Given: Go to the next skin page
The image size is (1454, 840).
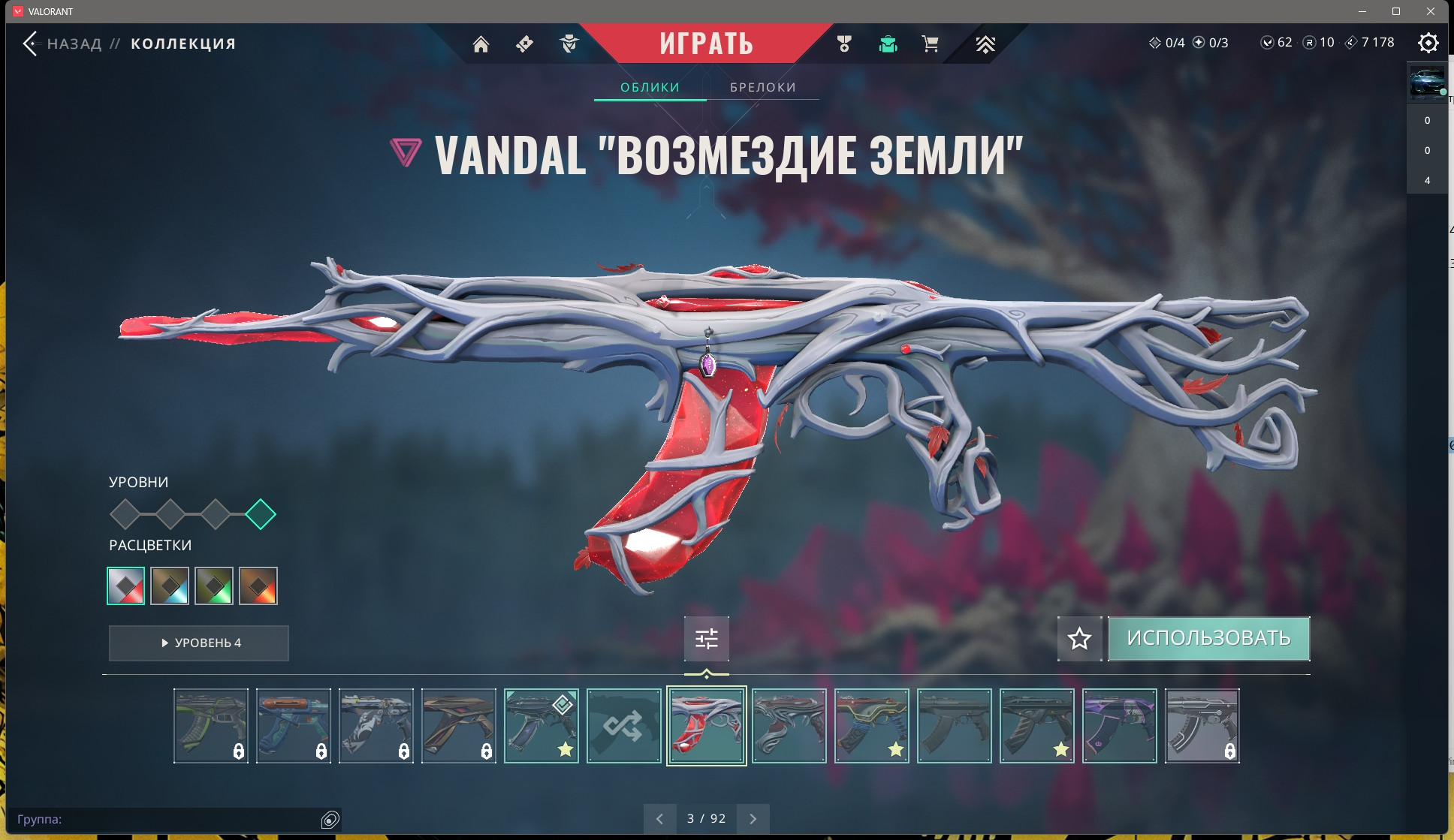Looking at the screenshot, I should (753, 819).
